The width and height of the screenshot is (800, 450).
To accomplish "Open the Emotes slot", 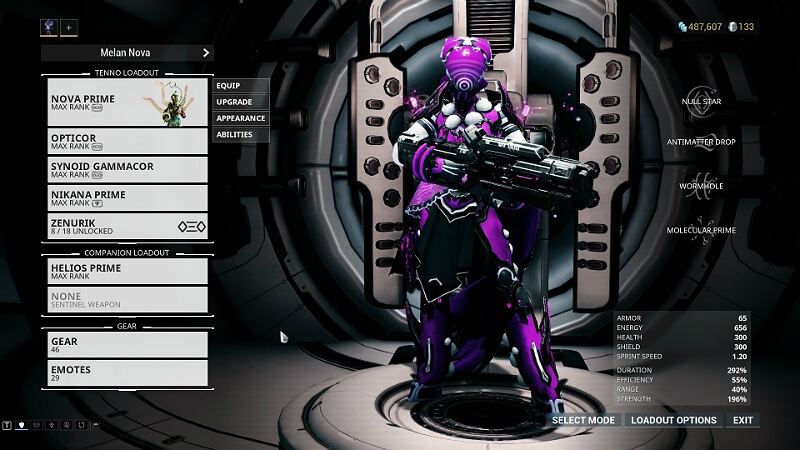I will click(127, 373).
